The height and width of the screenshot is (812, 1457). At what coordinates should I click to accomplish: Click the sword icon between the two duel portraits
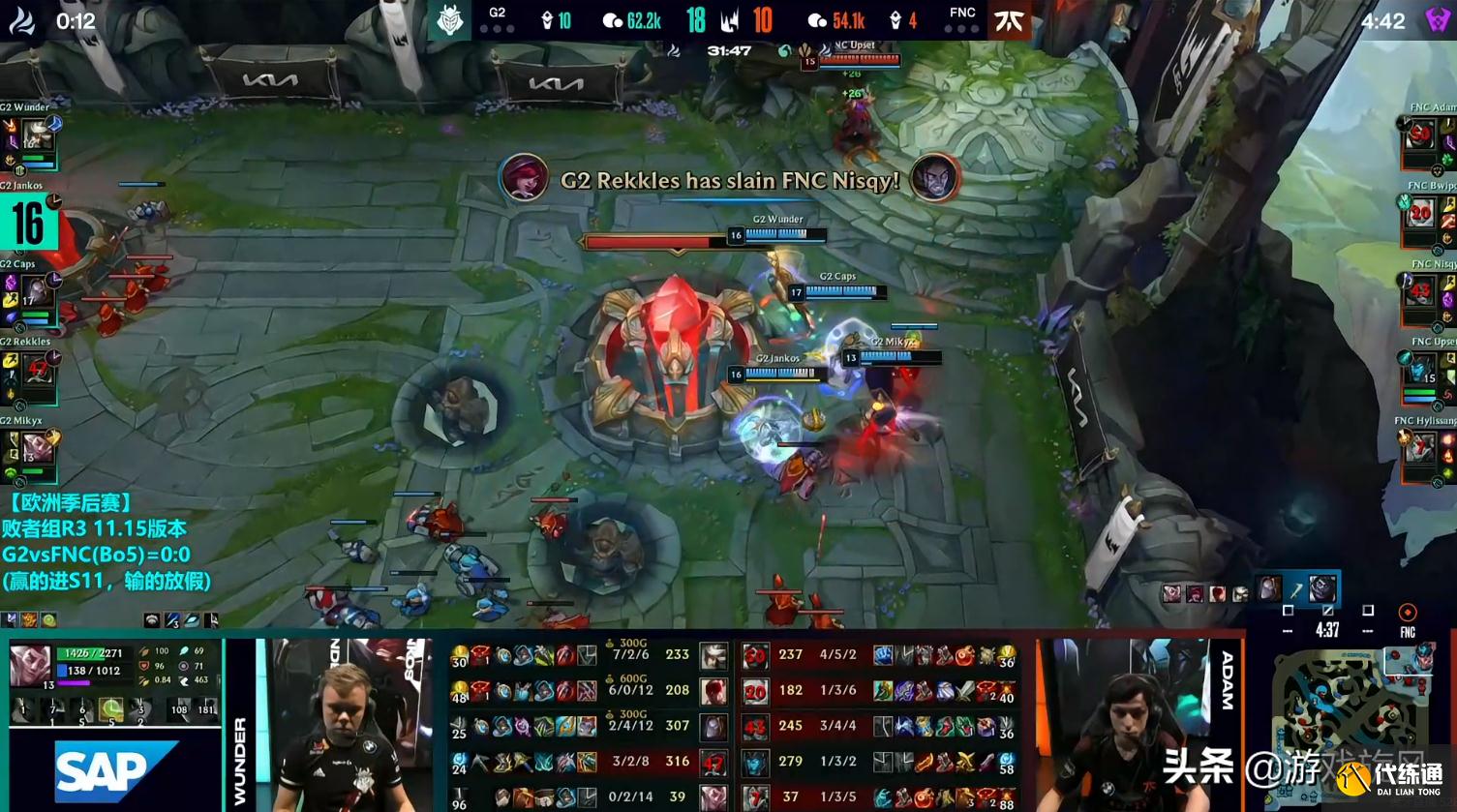pyautogui.click(x=1295, y=588)
